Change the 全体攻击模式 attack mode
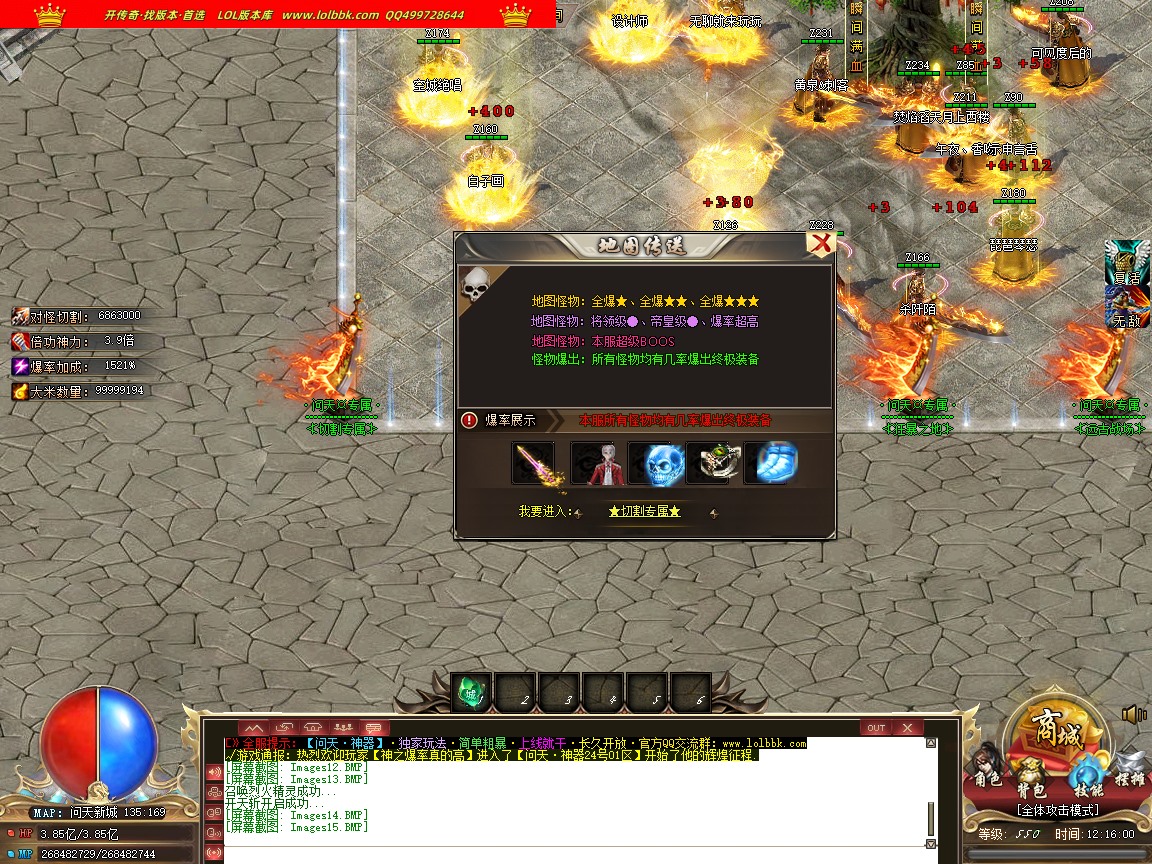The height and width of the screenshot is (864, 1152). (x=1057, y=810)
